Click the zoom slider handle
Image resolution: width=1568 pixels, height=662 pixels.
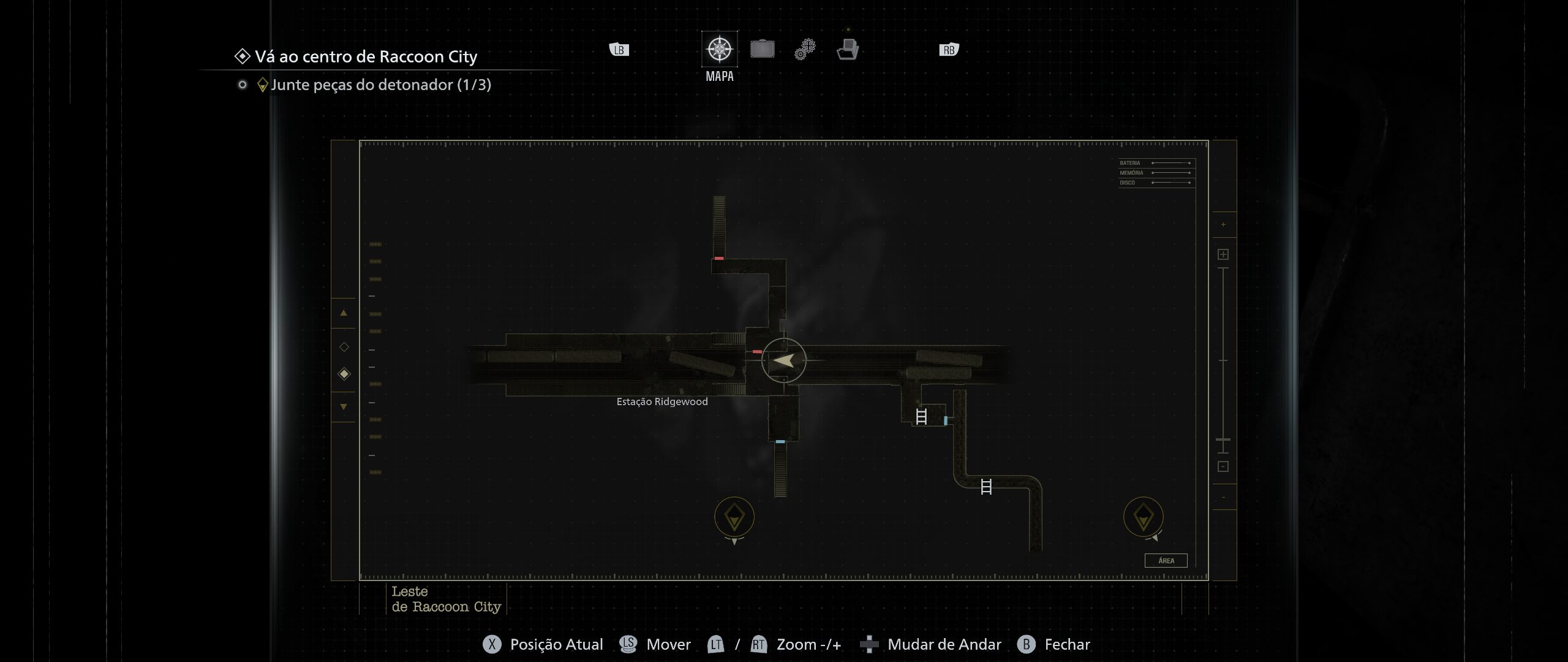click(1223, 440)
